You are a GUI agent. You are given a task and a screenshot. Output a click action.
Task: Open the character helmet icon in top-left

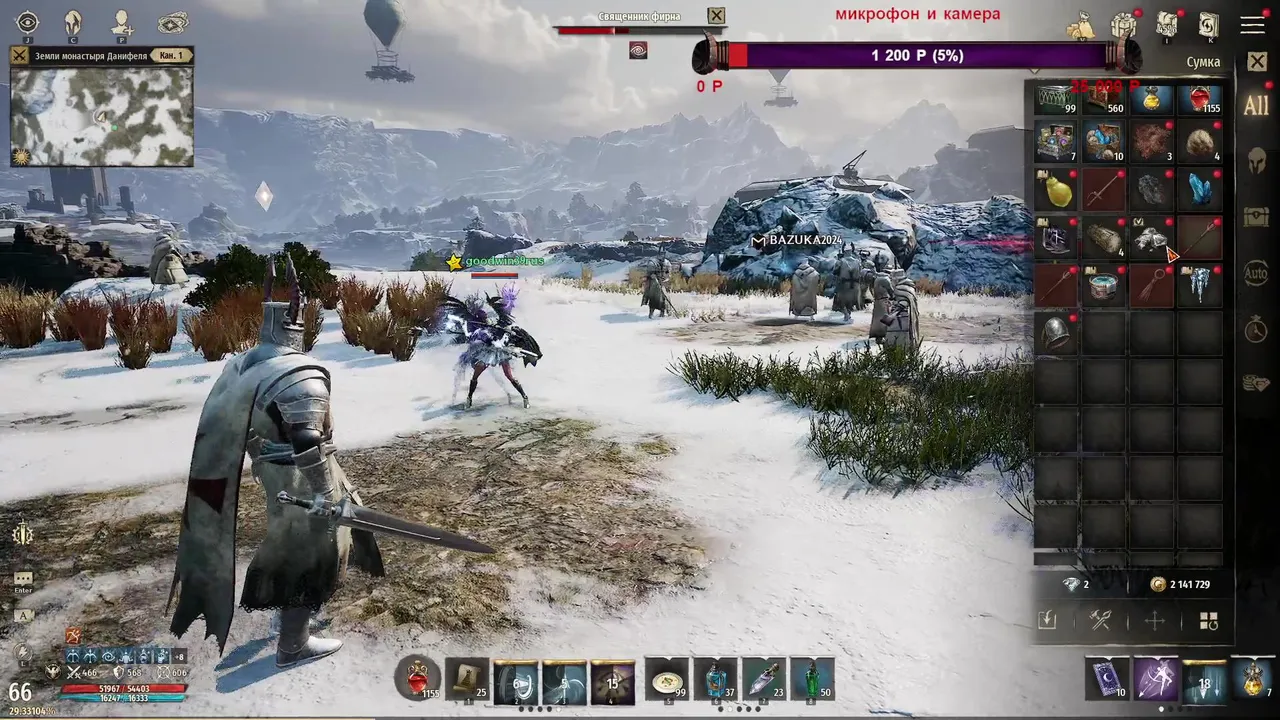(x=73, y=23)
